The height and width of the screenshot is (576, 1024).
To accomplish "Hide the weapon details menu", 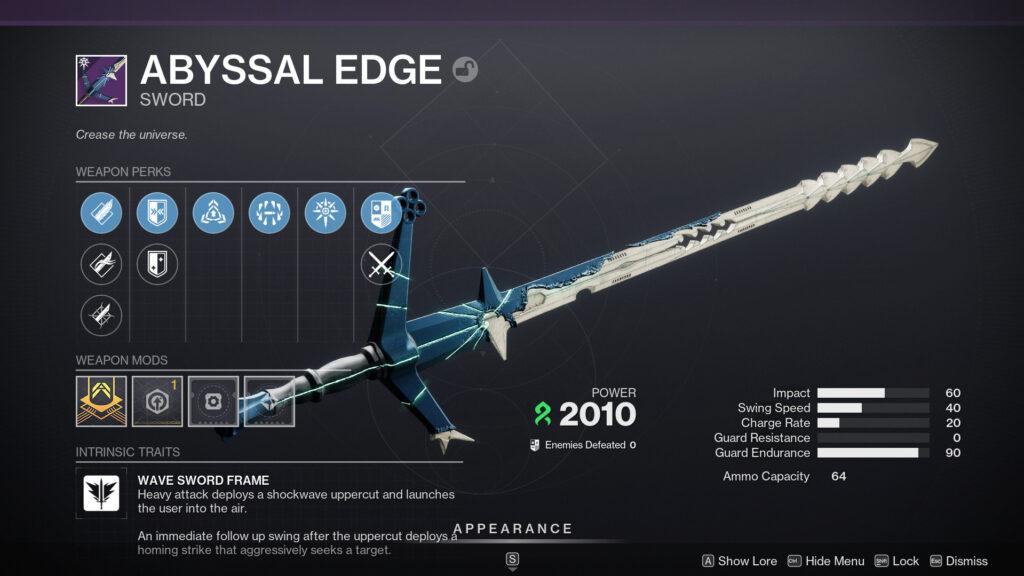I will 826,561.
